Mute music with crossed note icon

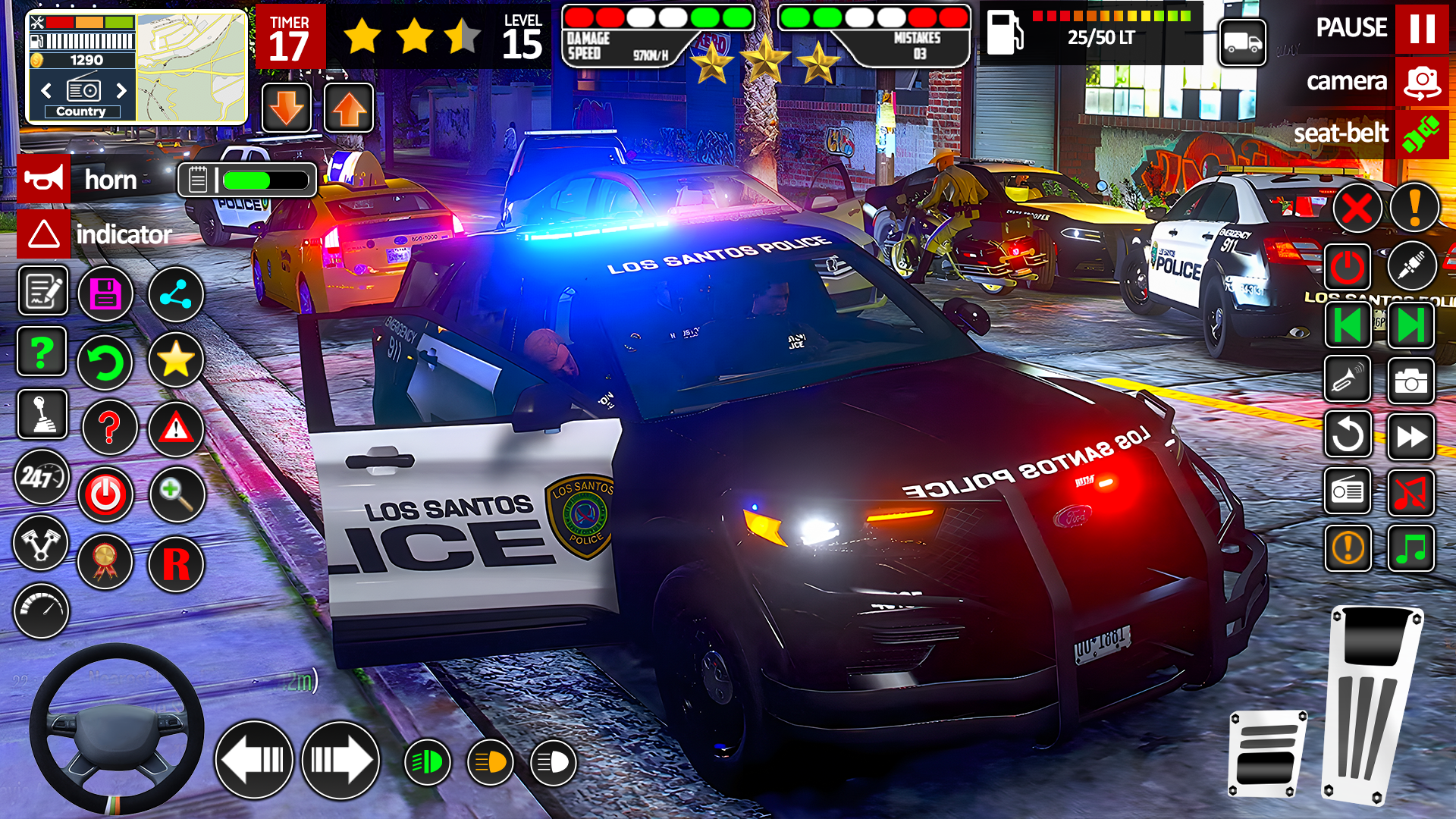1410,492
